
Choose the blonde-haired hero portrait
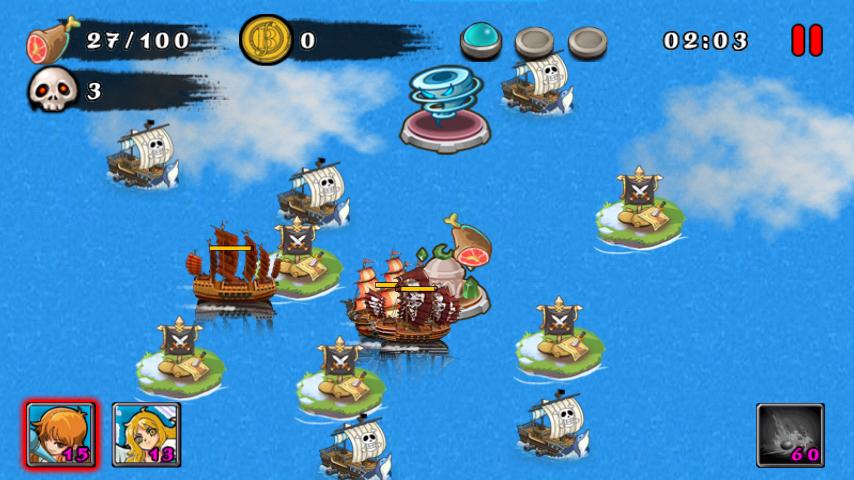tap(146, 434)
